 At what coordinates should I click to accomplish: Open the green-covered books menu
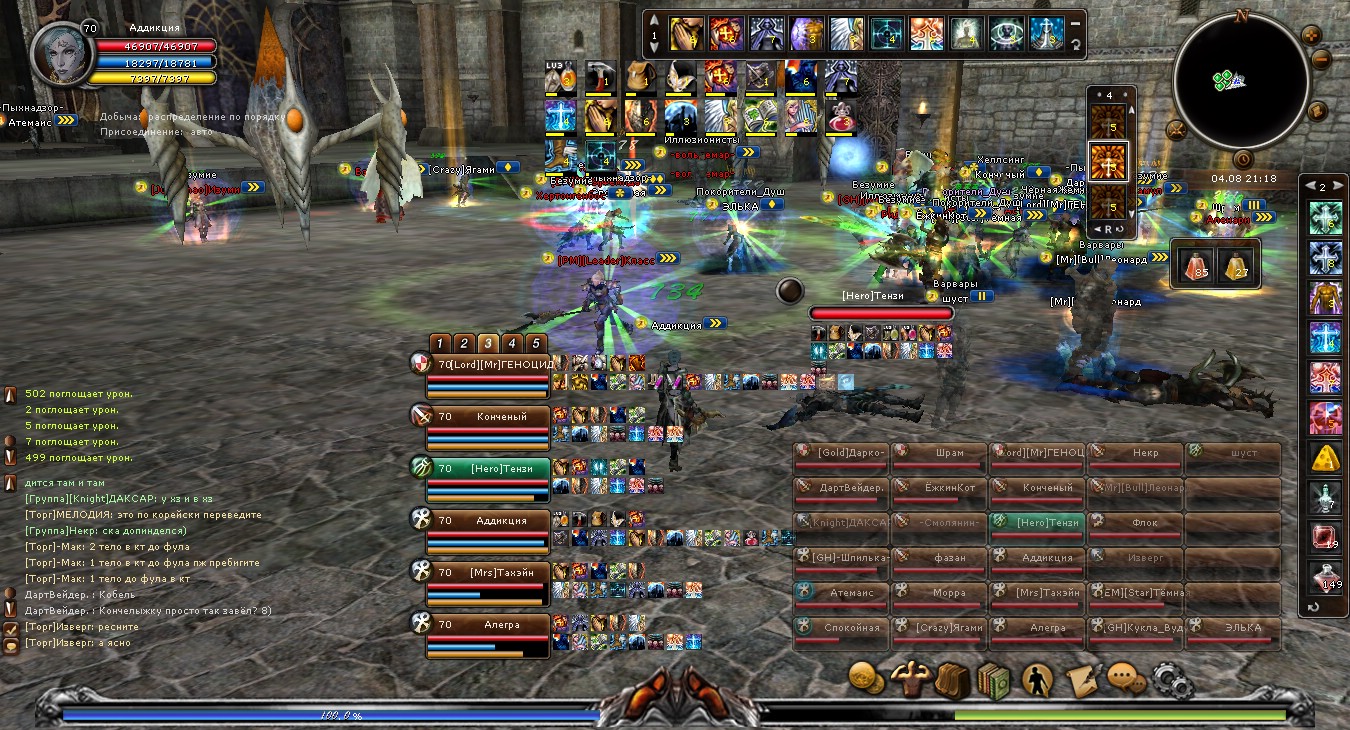[x=993, y=681]
